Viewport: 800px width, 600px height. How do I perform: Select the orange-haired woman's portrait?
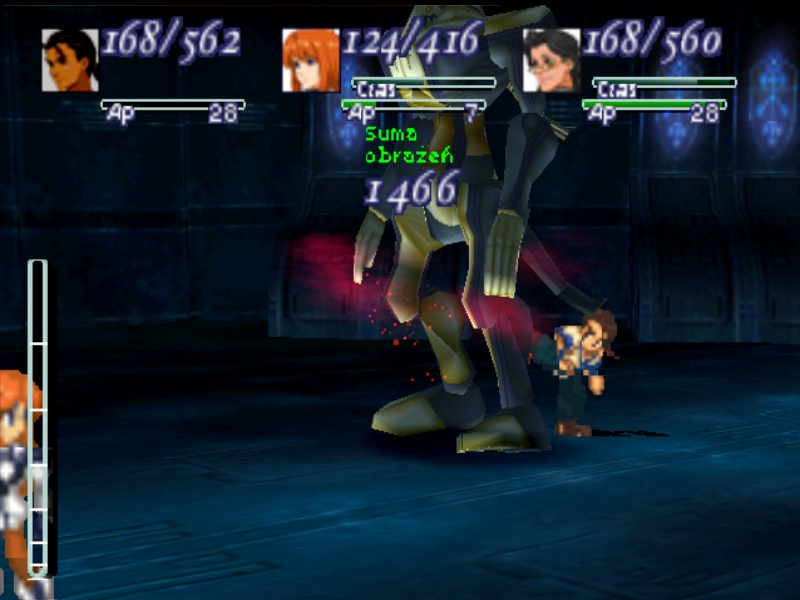[311, 60]
